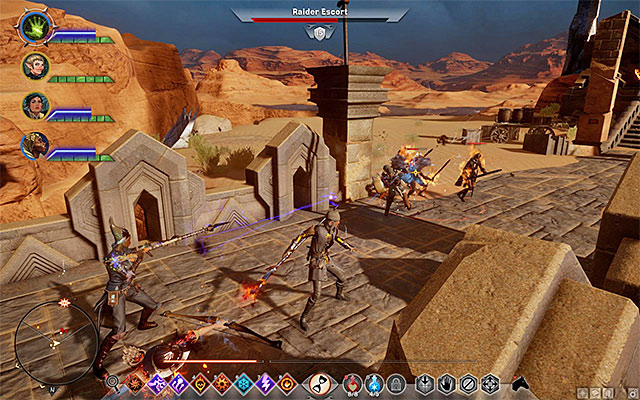Select the horned helmet companion portrait

click(x=33, y=146)
